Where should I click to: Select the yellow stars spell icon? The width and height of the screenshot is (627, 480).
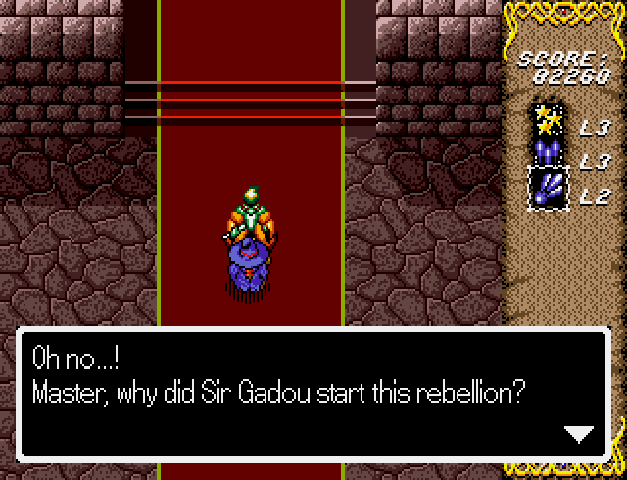click(x=547, y=120)
